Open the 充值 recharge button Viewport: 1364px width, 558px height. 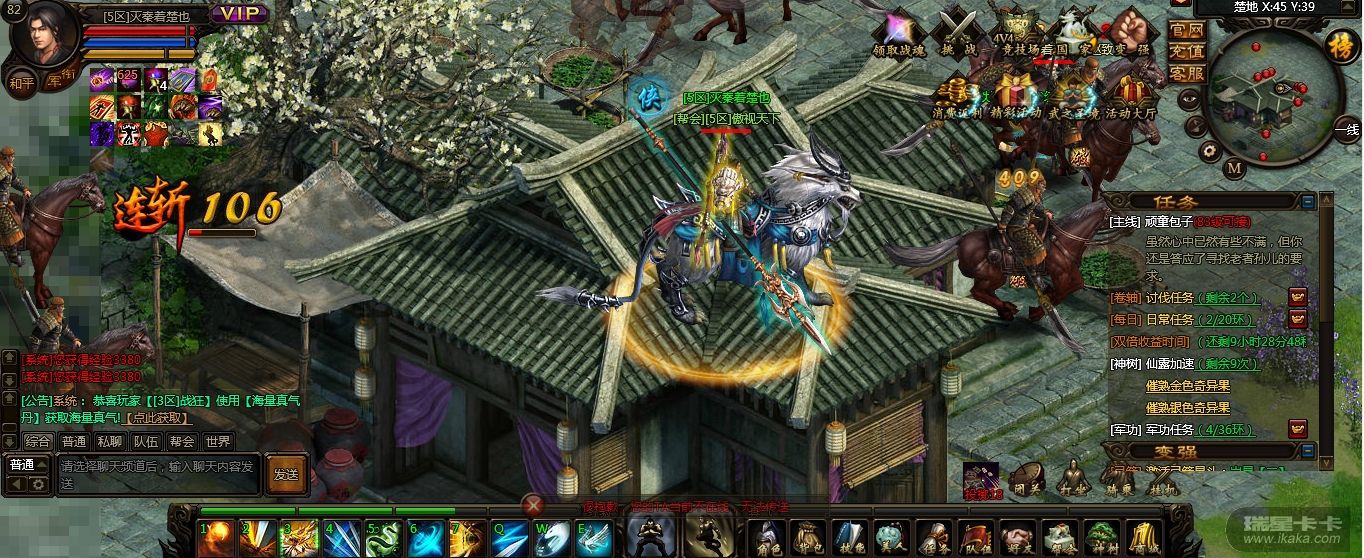(1186, 51)
